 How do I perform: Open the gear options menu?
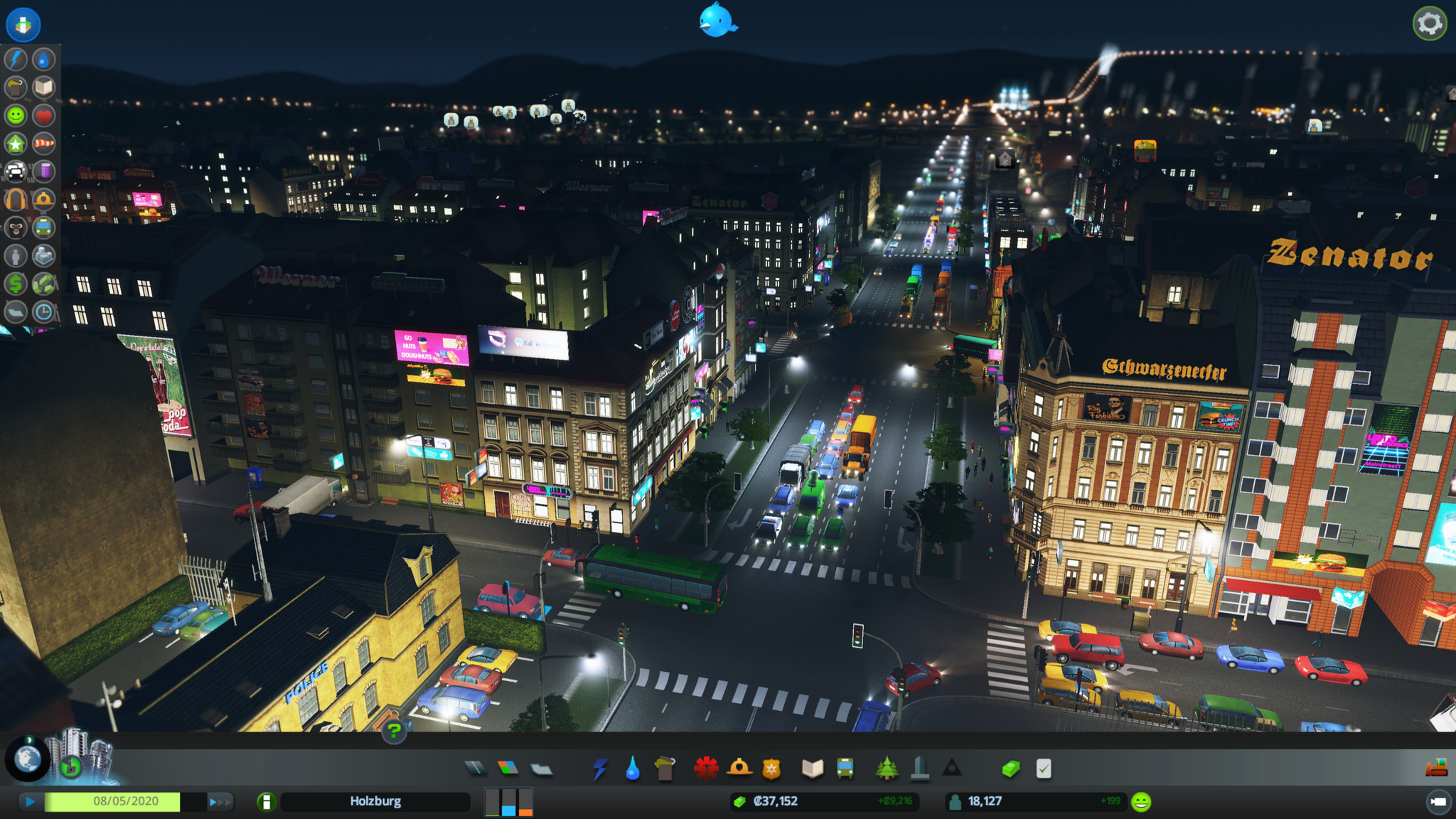[1429, 24]
